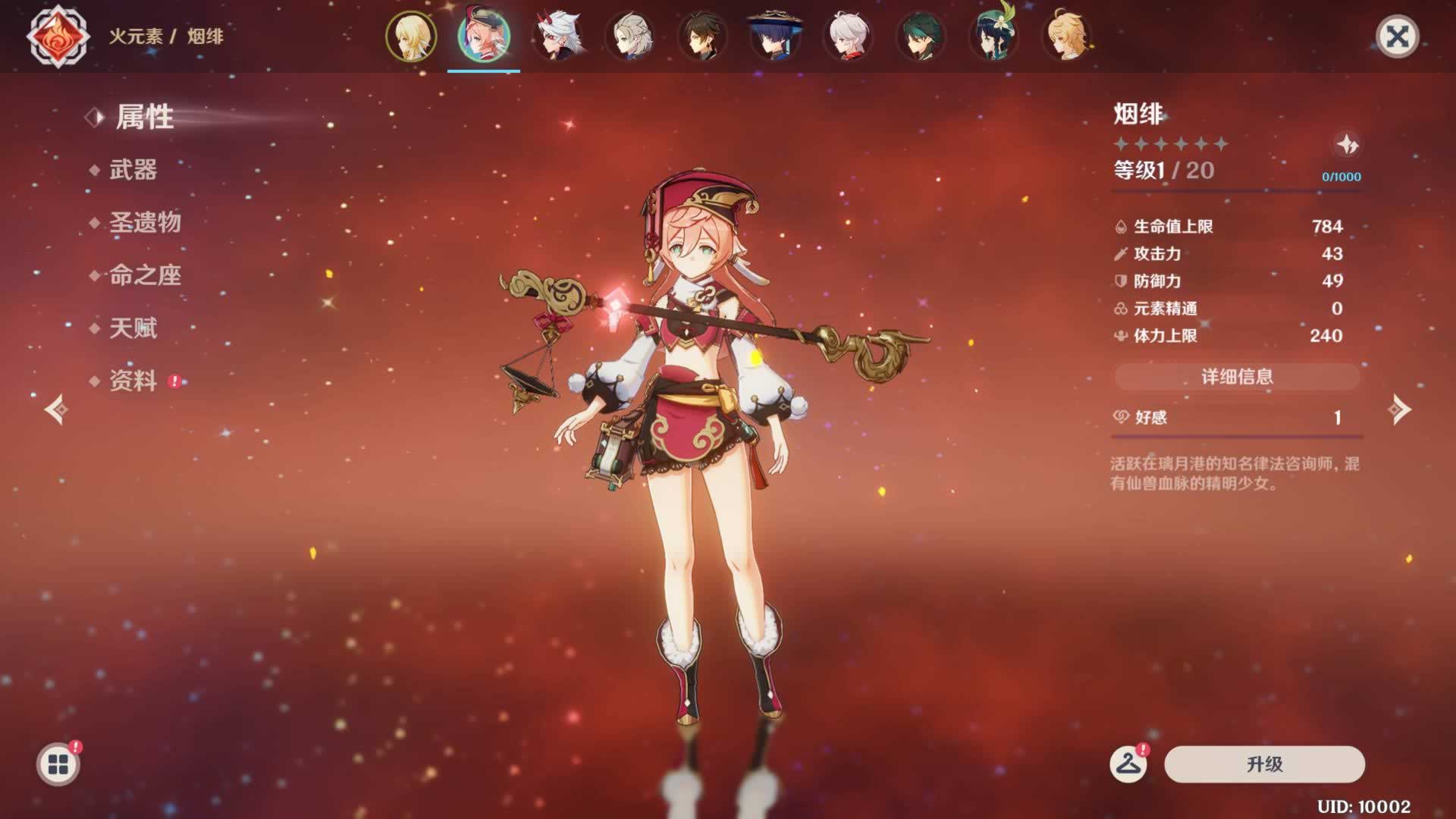Screen dimensions: 1456x819
Task: Open the 武器 weapon menu
Action: [x=133, y=170]
